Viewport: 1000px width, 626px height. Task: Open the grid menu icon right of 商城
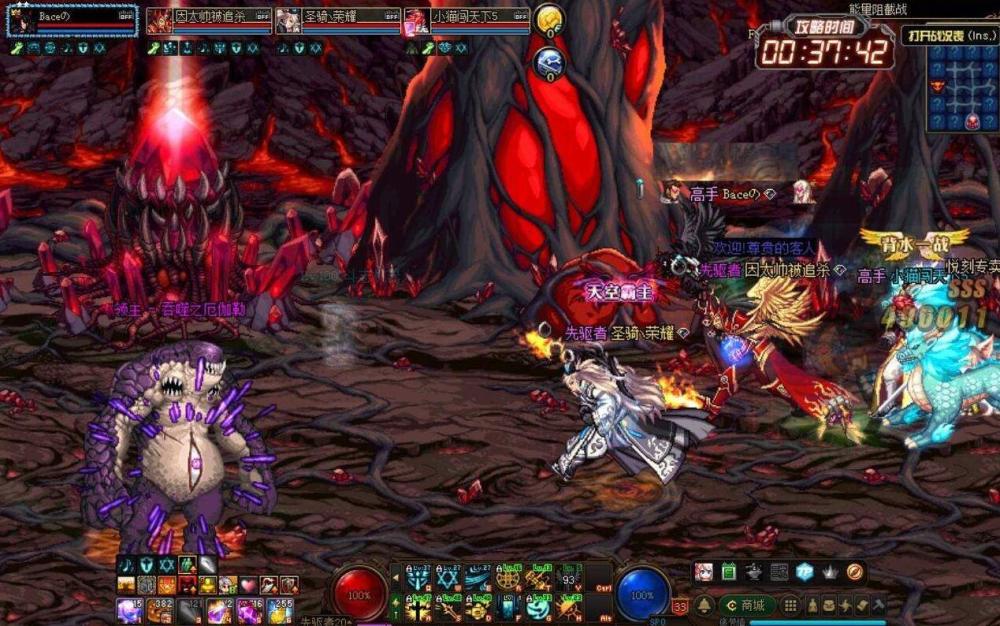[790, 605]
